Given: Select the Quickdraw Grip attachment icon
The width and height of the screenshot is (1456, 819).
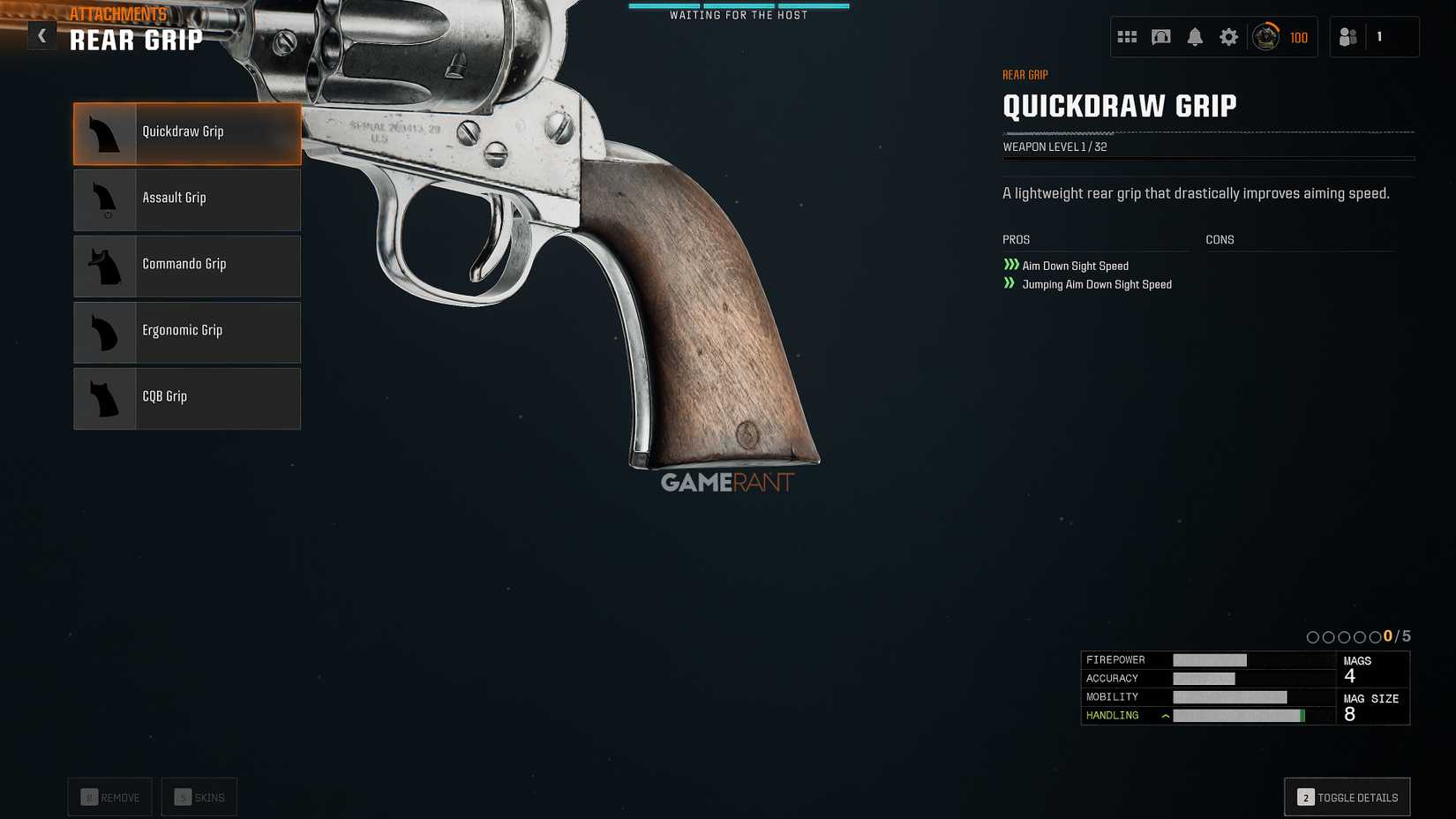Looking at the screenshot, I should click(104, 132).
